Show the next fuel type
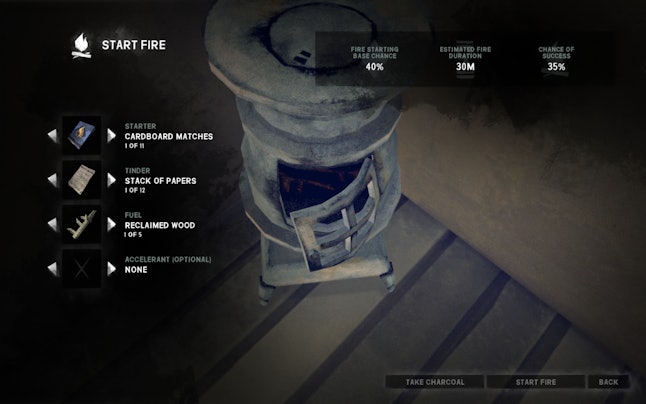Screen dimensions: 646x404 click(112, 224)
